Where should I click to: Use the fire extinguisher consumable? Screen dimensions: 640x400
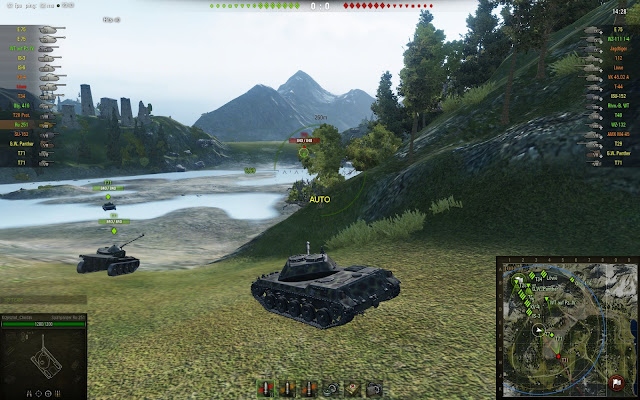tap(375, 388)
